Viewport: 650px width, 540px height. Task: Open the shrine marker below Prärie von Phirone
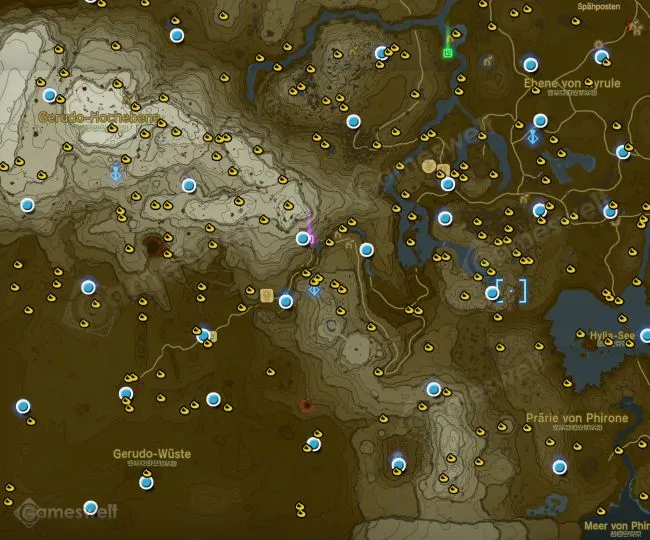click(559, 466)
